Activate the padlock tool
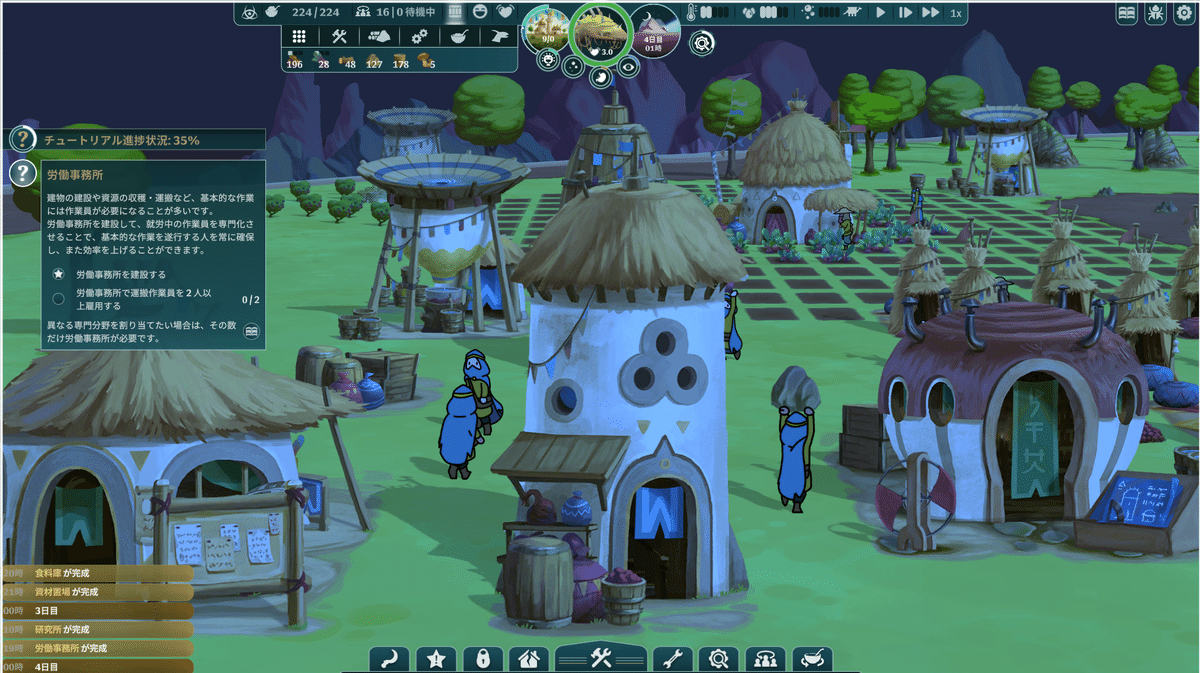The image size is (1200, 673). tap(483, 659)
